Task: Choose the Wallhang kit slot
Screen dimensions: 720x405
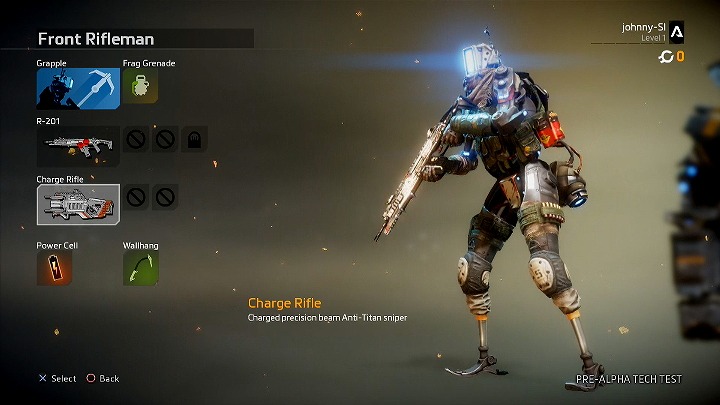Action: tap(140, 268)
